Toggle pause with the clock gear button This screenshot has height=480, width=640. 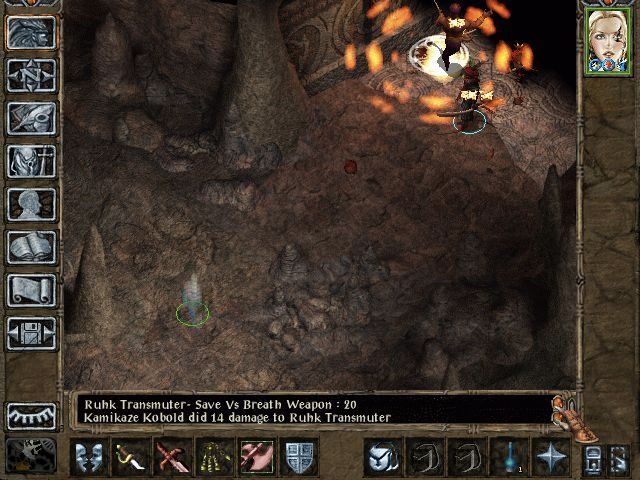pyautogui.click(x=30, y=457)
